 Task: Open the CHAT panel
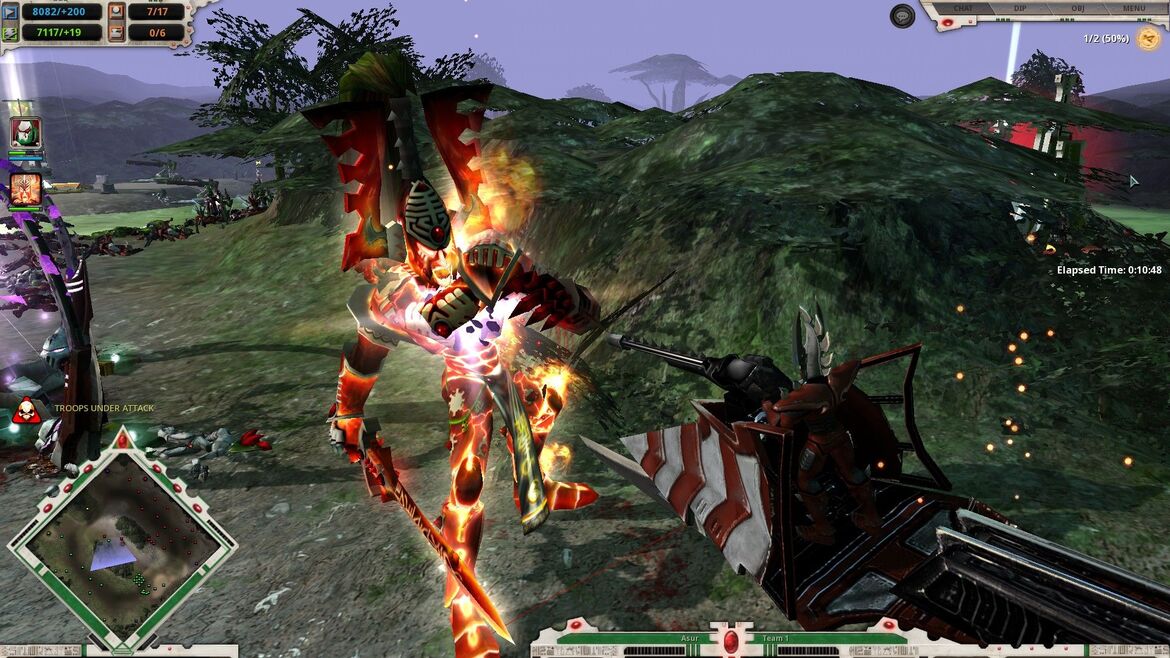tap(963, 8)
